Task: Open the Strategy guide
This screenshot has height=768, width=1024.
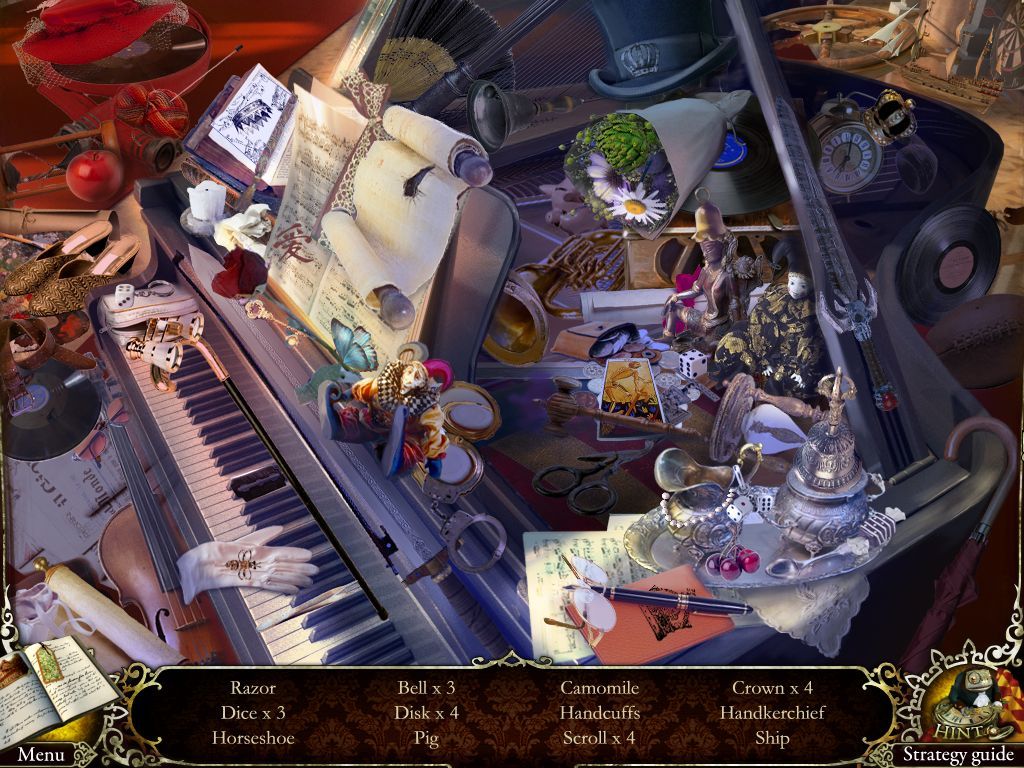Action: point(957,755)
